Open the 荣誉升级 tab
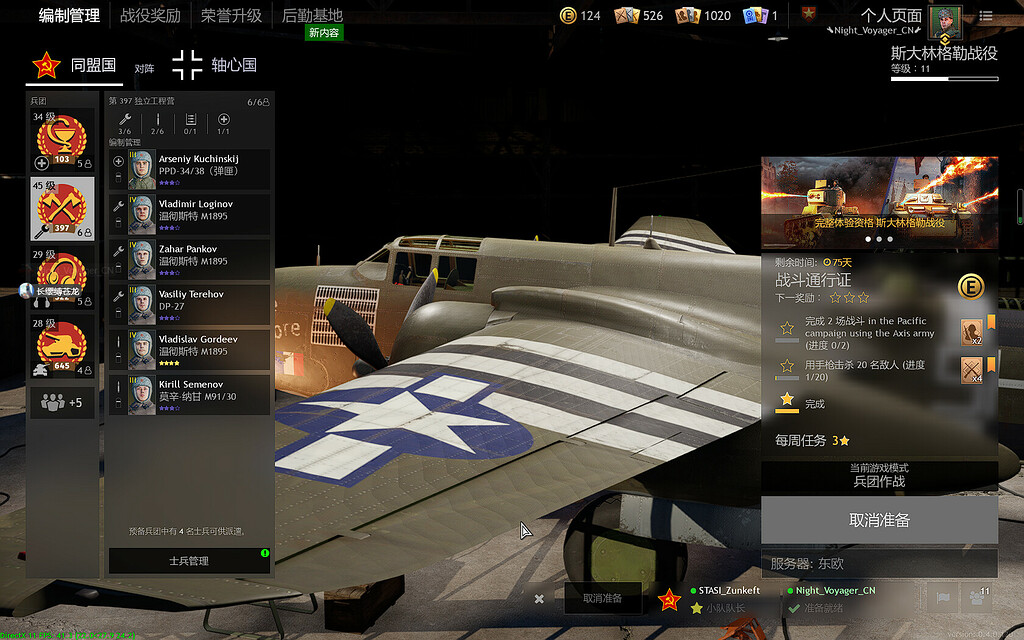Image resolution: width=1024 pixels, height=640 pixels. [231, 16]
